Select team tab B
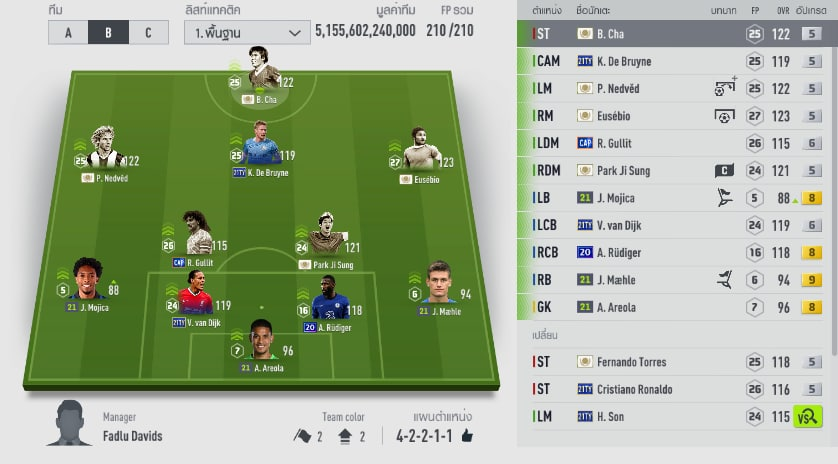 point(108,32)
